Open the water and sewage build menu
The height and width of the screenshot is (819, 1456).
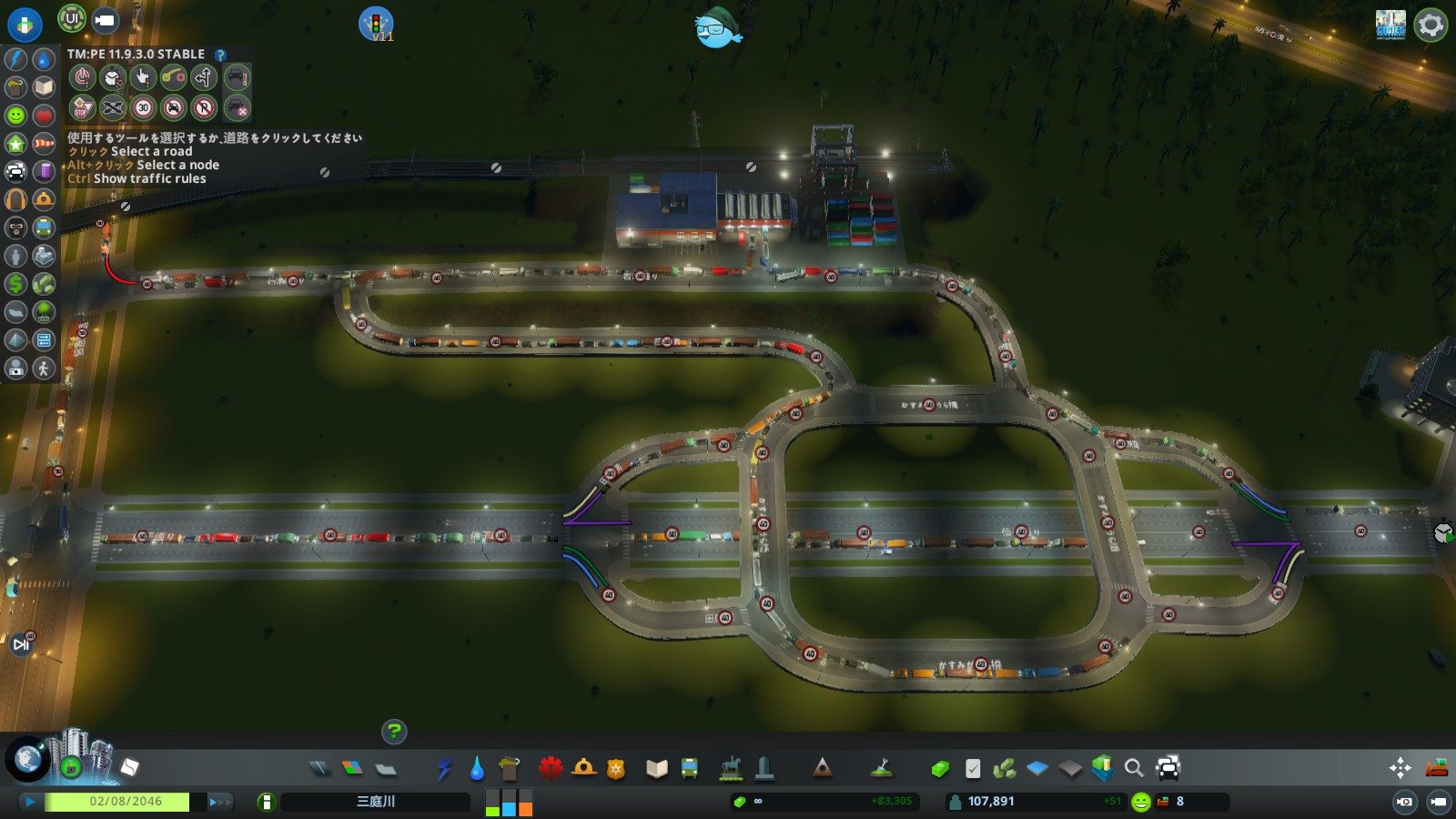477,769
